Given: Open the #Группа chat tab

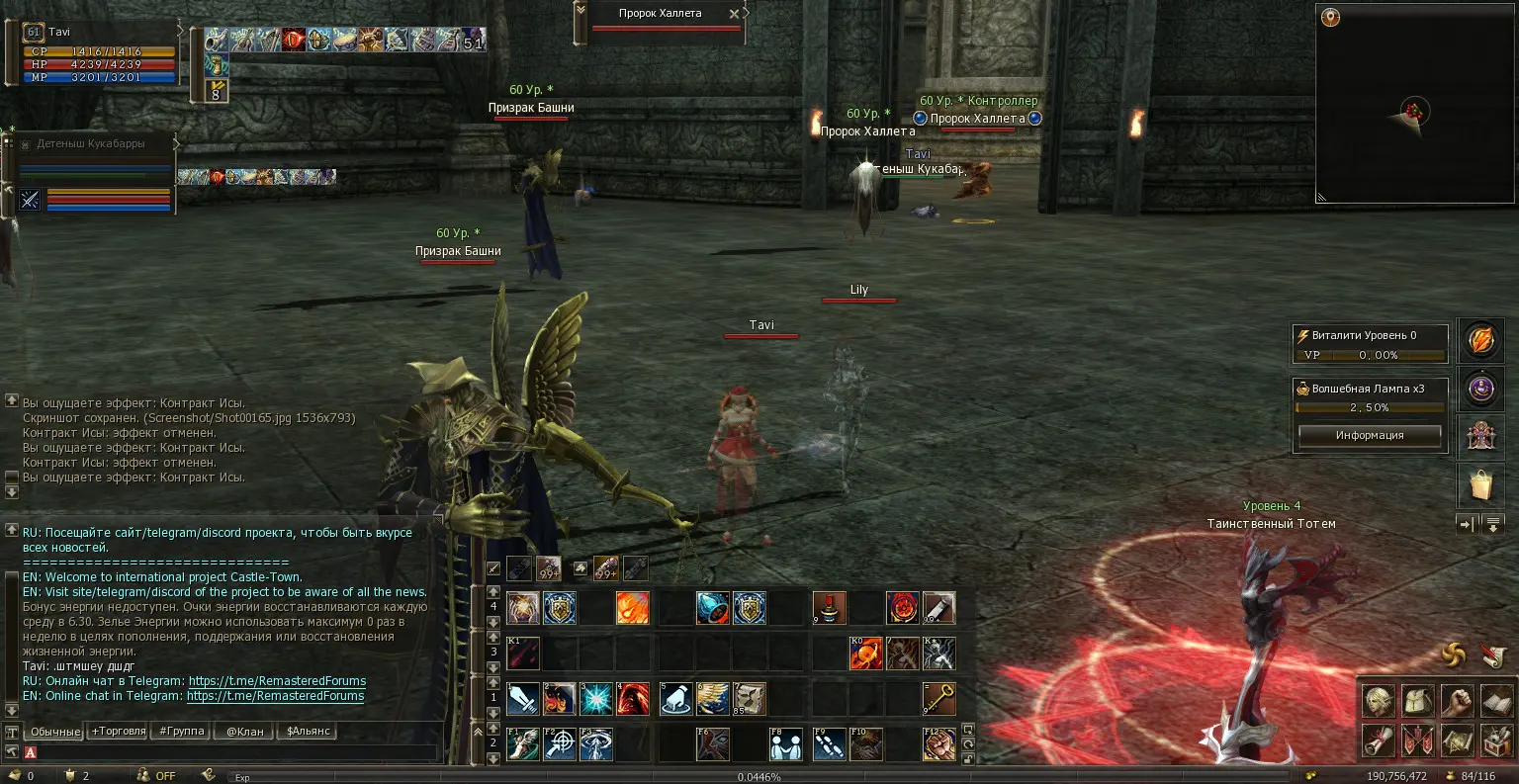Looking at the screenshot, I should pos(181,732).
